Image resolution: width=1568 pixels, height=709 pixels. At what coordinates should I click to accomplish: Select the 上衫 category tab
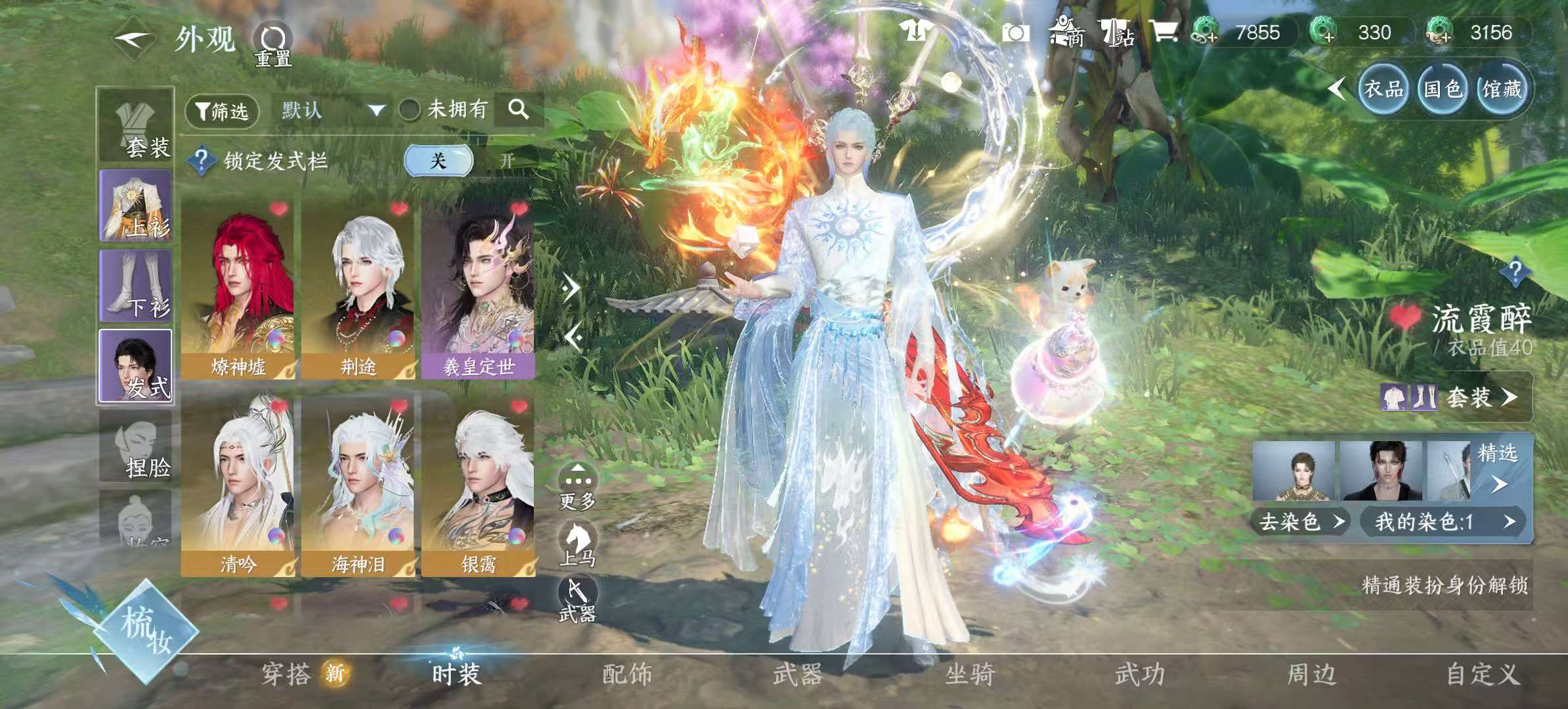pos(136,205)
